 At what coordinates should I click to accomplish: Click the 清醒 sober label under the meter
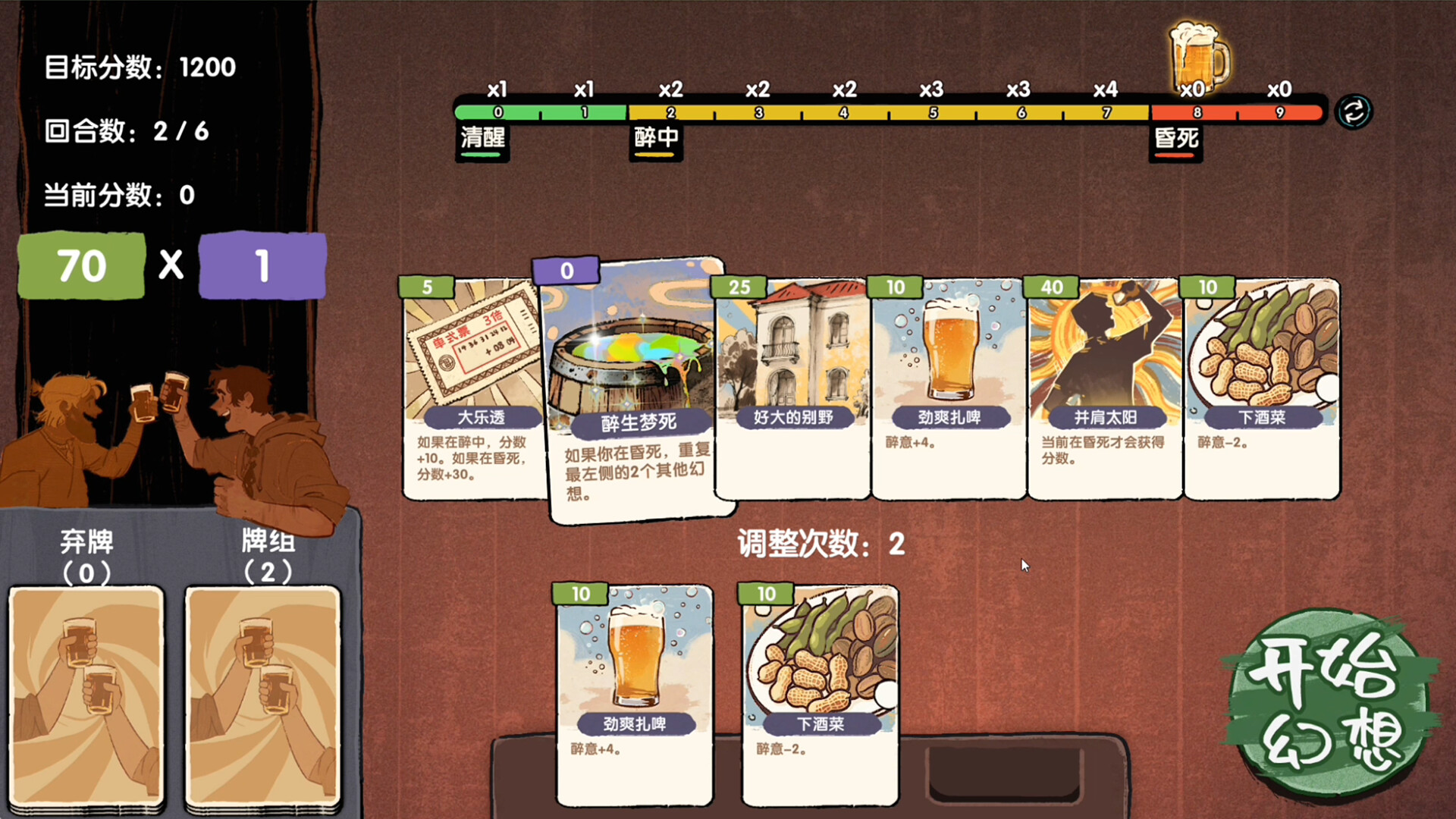482,140
